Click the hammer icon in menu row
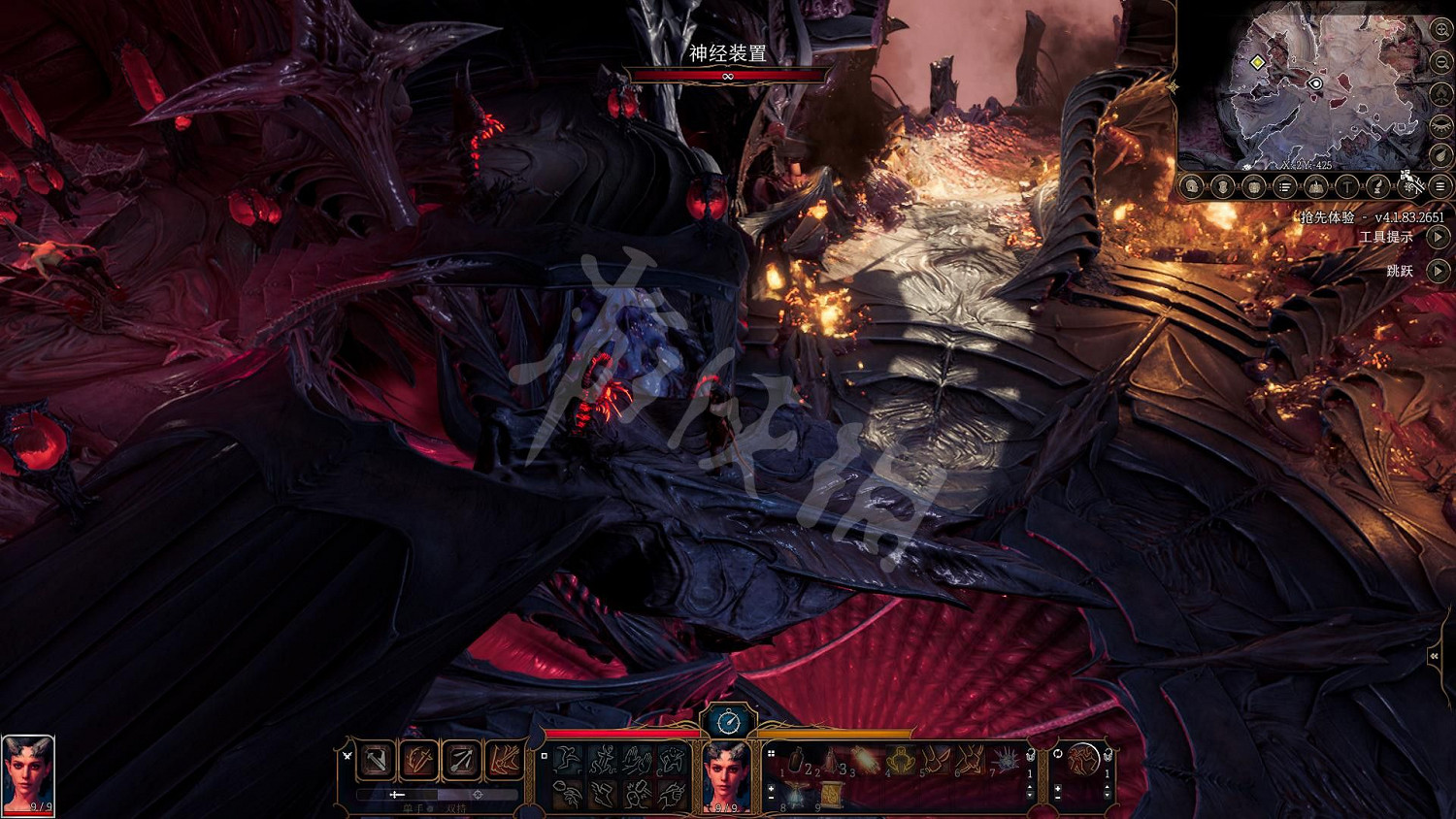Screen dimensions: 1456x819 pos(1346,186)
